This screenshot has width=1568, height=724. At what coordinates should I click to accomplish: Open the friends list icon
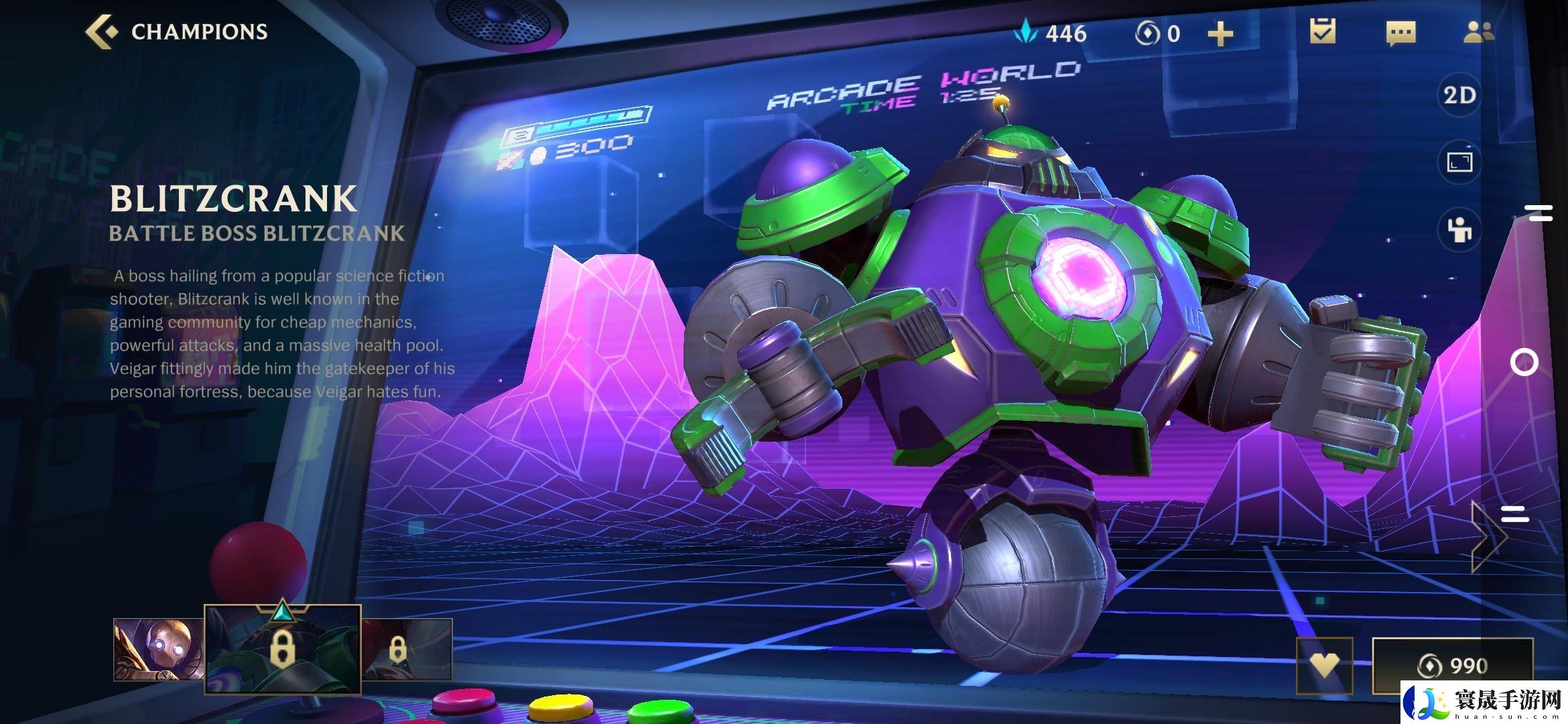coord(1478,32)
